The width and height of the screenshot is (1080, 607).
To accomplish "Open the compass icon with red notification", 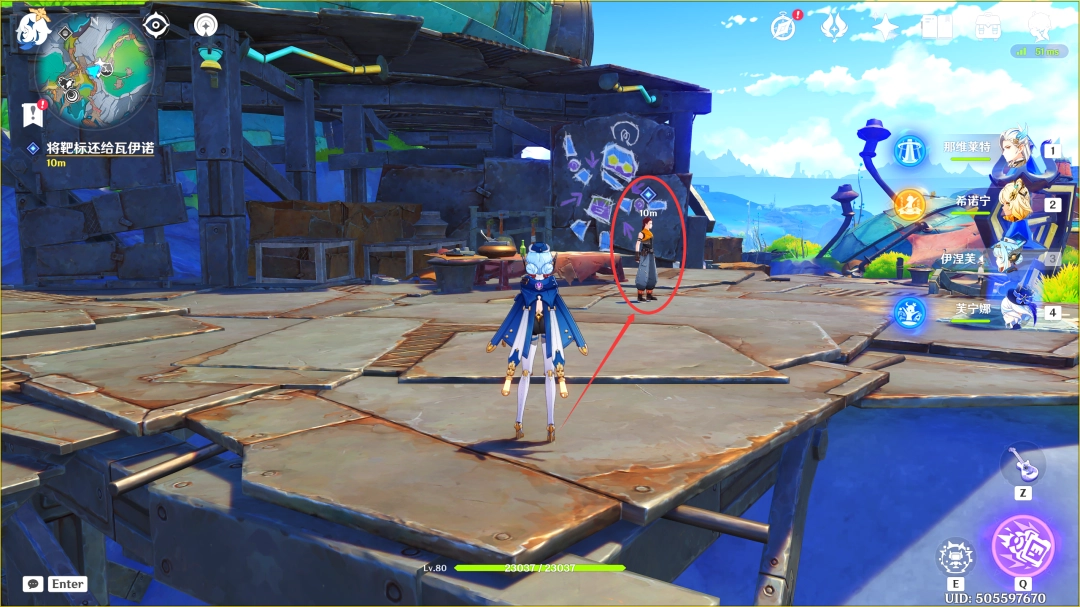I will 783,27.
